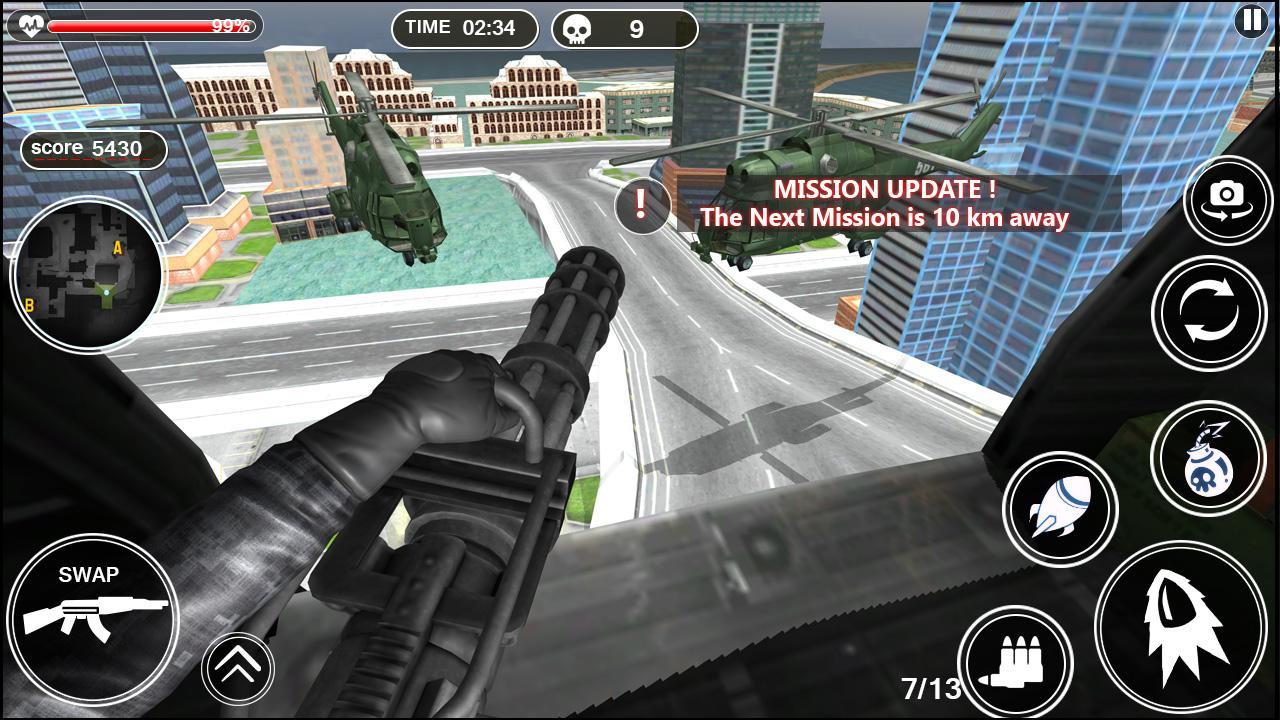The image size is (1280, 720).
Task: Tap the 'Next Mission is 10 km away' text
Action: (886, 216)
